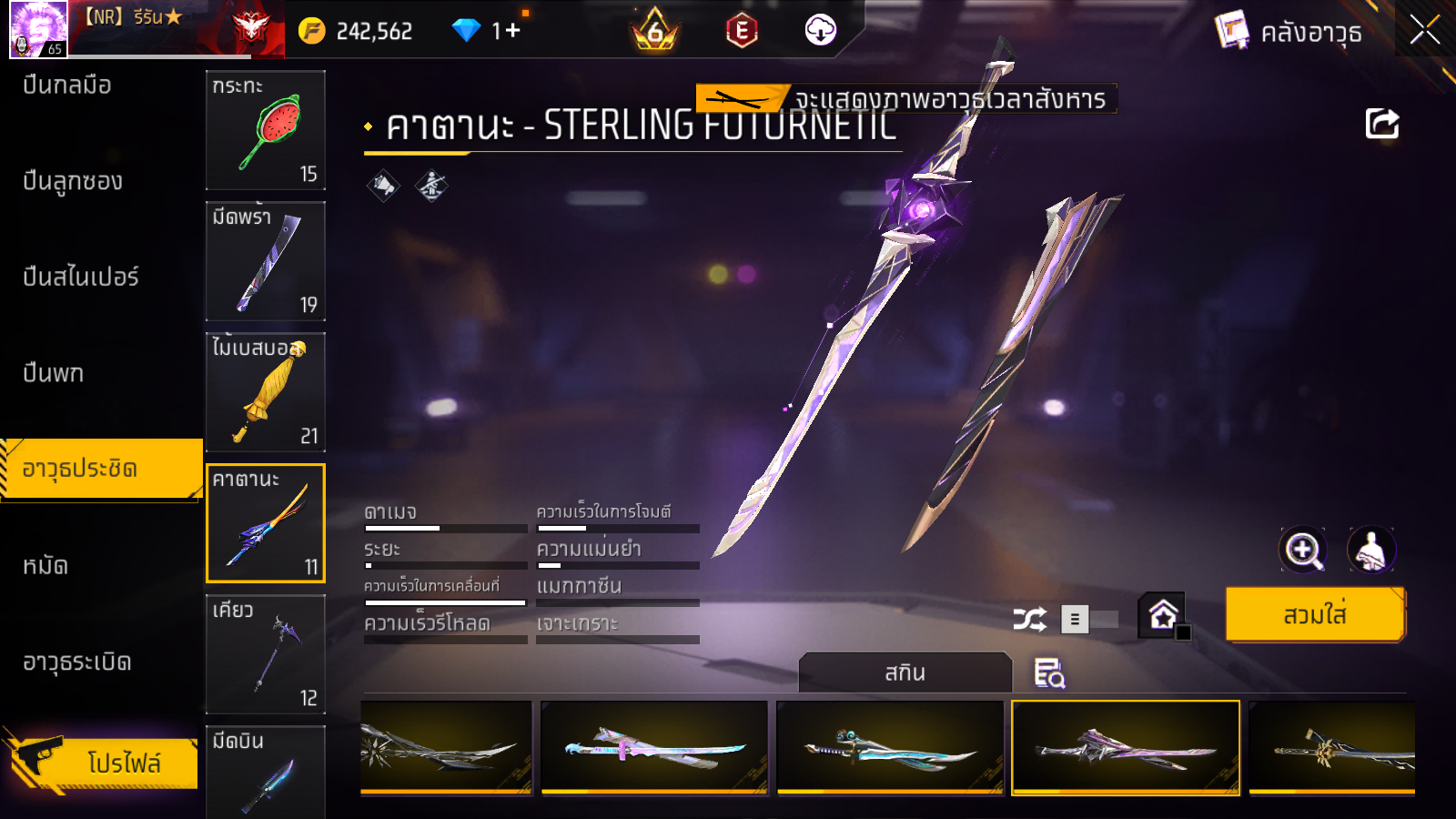Open the ปืนสไนเปอร์ category

click(81, 277)
